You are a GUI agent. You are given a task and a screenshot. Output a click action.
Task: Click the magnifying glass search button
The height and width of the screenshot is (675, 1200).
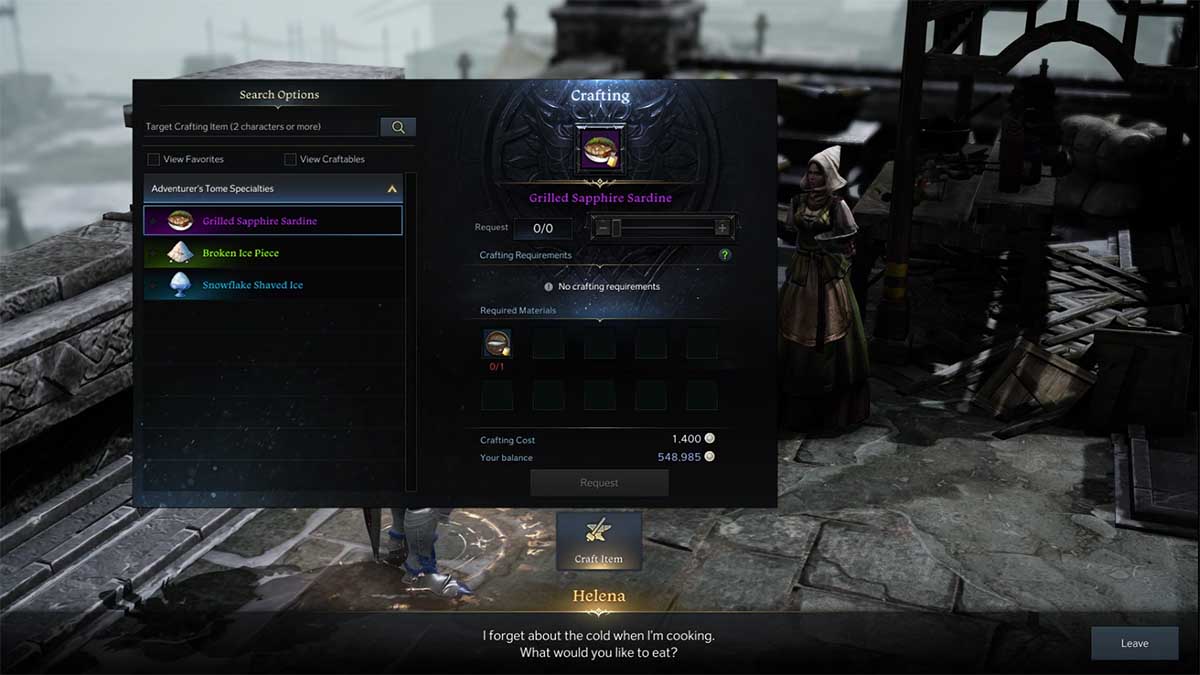pos(398,127)
